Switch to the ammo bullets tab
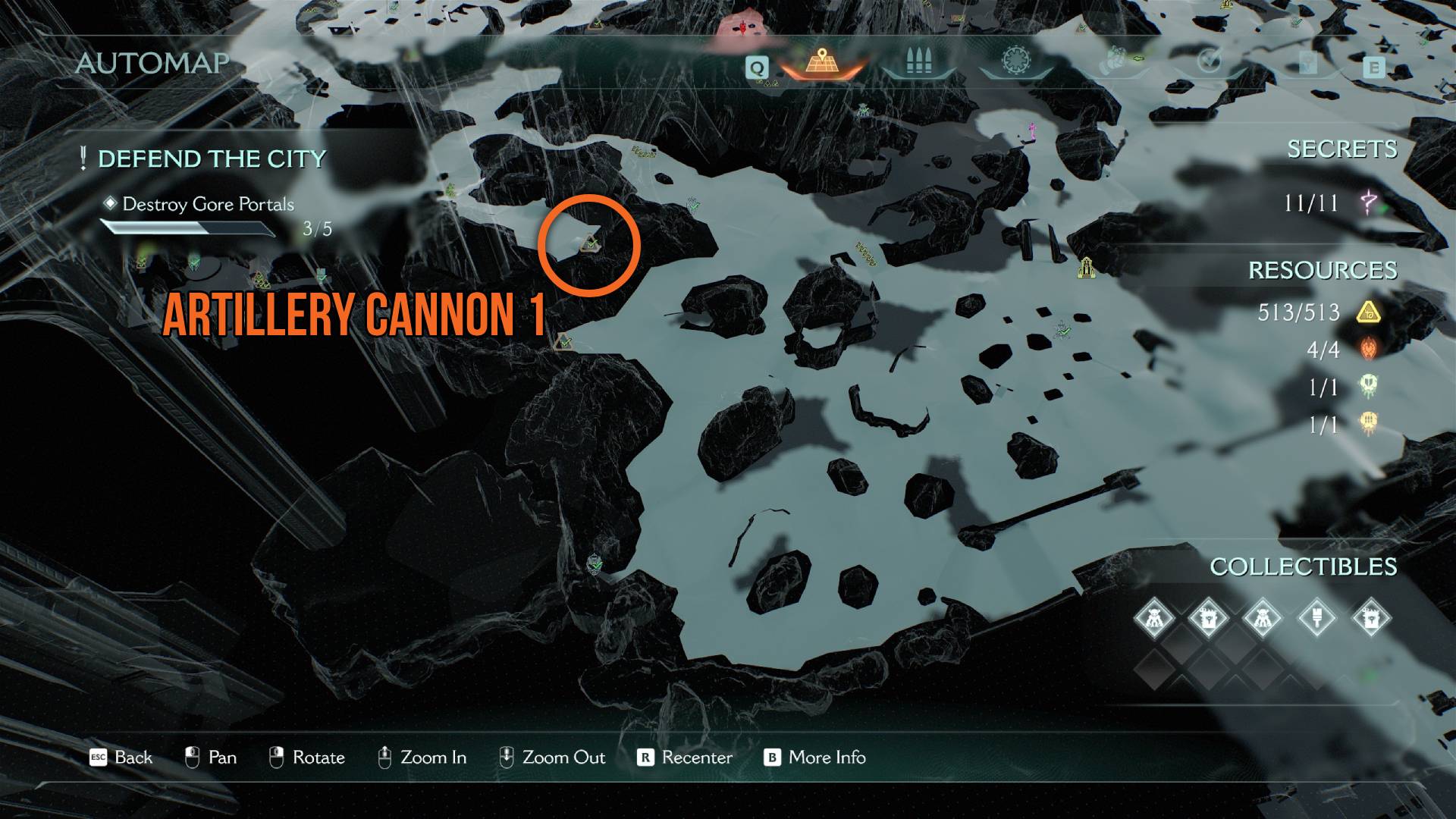Screen dimensions: 1456x819 pyautogui.click(x=918, y=62)
